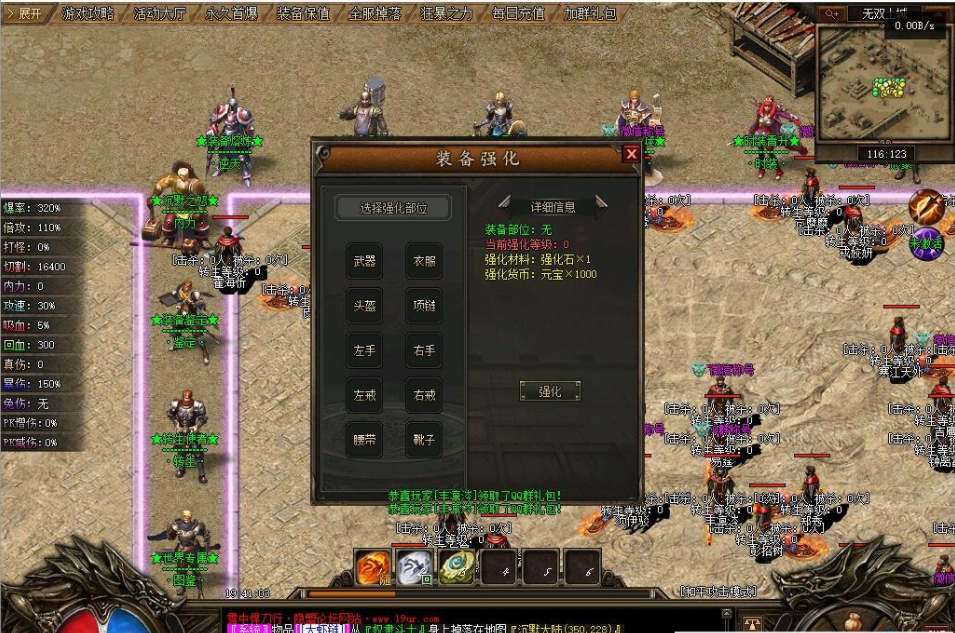Image resolution: width=955 pixels, height=633 pixels.
Task: Select the 头盔 slot button
Action: 365,306
